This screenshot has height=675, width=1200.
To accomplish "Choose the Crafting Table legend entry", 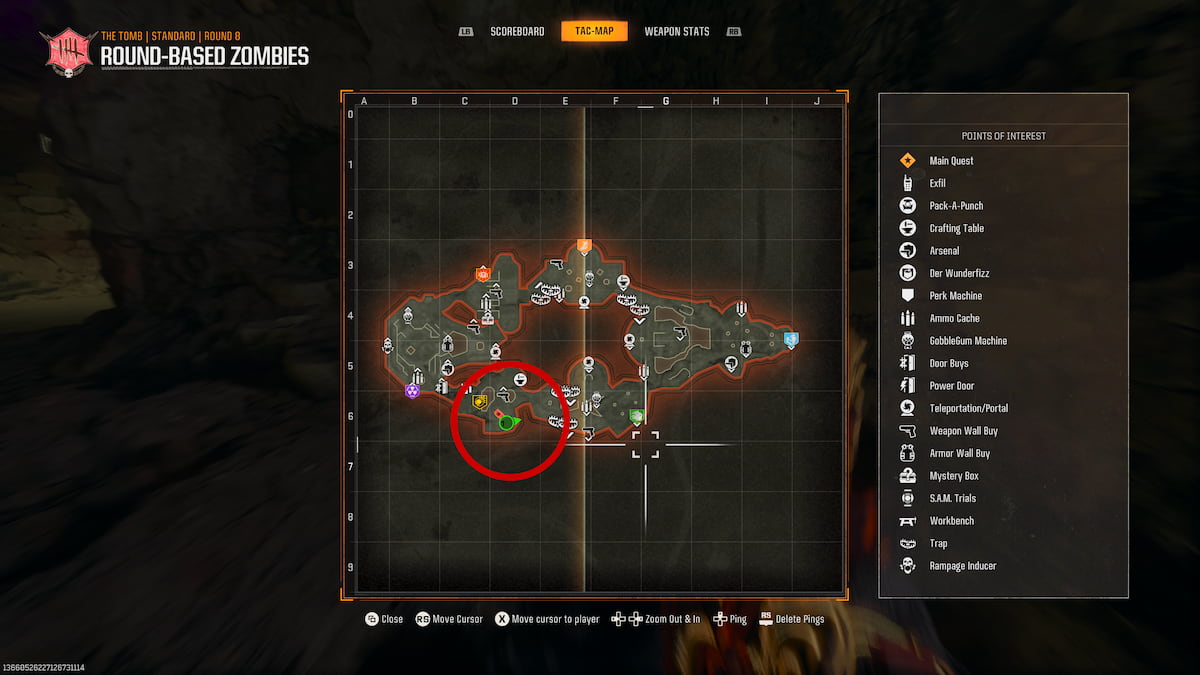I will click(956, 228).
